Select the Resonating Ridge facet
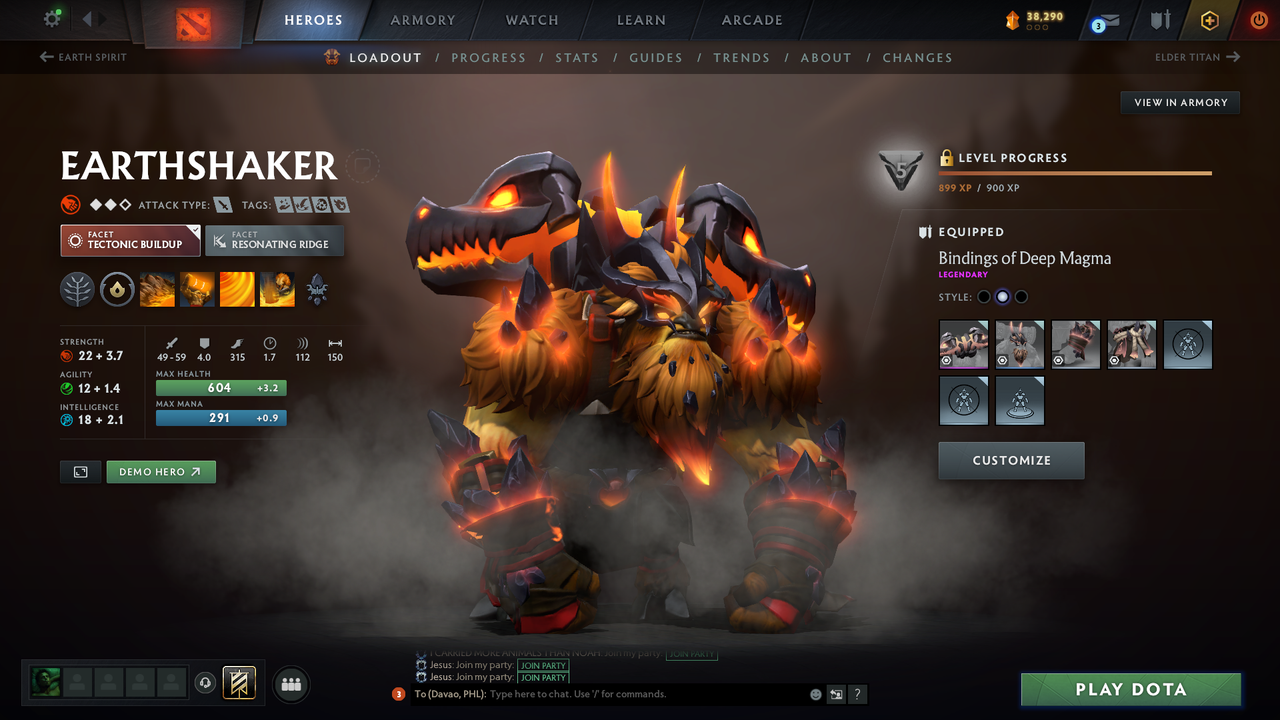Image resolution: width=1280 pixels, height=720 pixels. point(274,240)
